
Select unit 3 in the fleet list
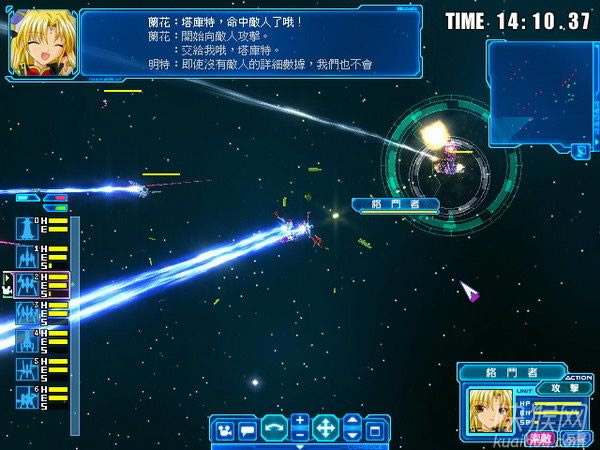(26, 313)
